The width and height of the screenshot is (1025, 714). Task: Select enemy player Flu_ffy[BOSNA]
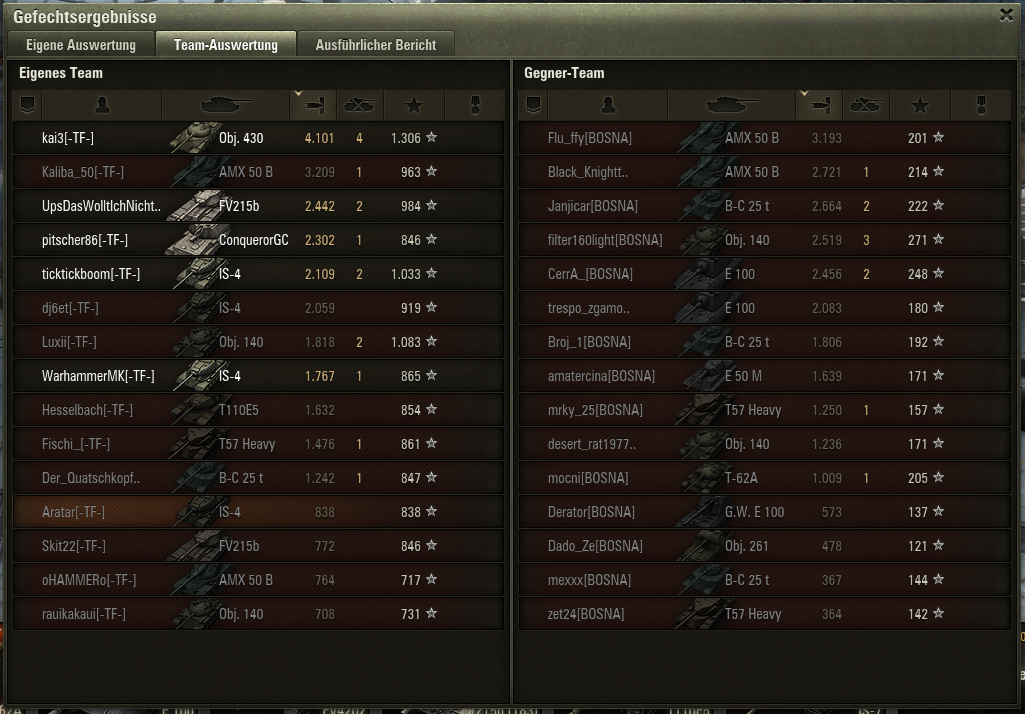tap(590, 138)
